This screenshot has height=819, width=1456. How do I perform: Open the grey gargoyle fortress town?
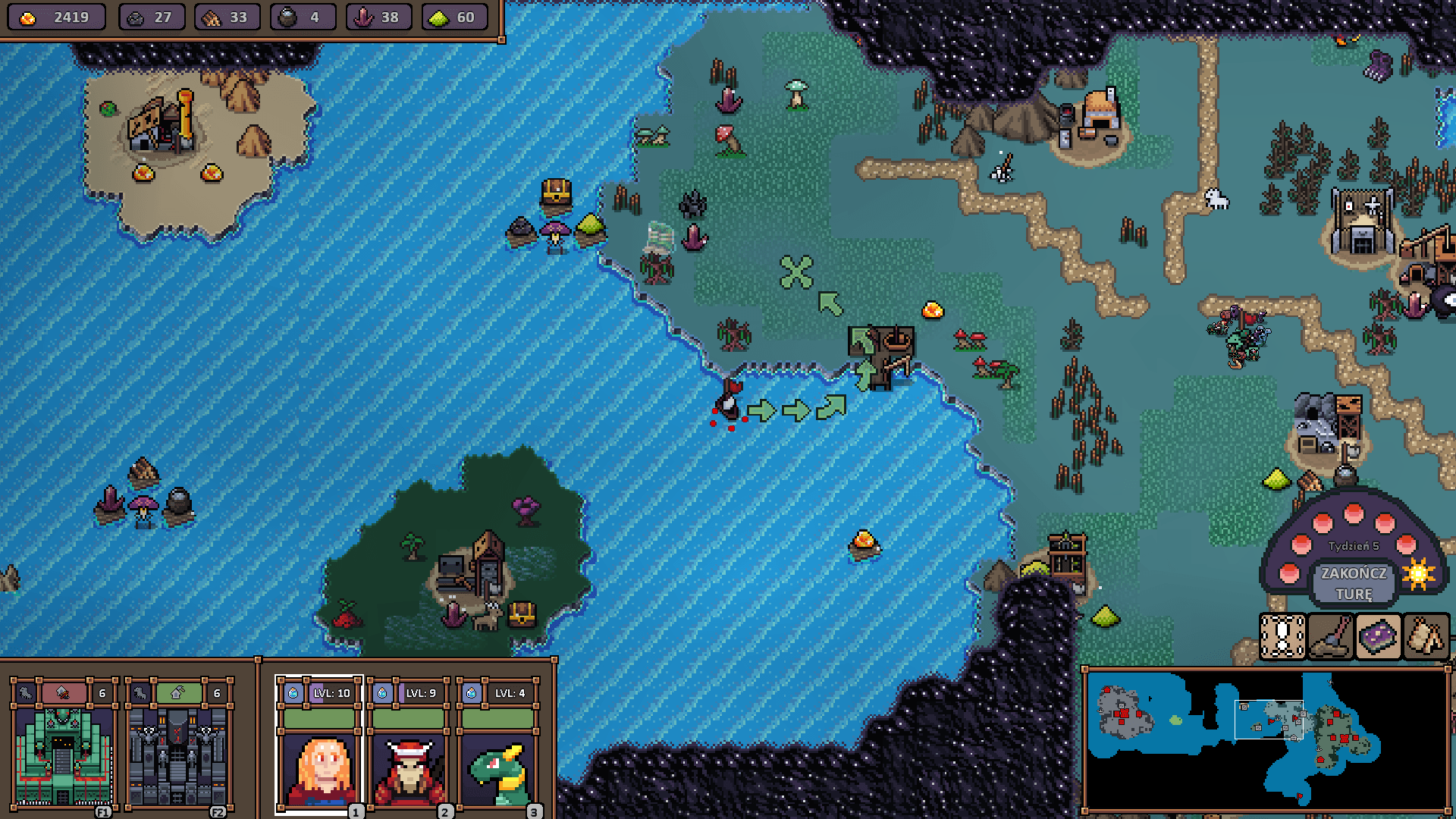(x=177, y=756)
